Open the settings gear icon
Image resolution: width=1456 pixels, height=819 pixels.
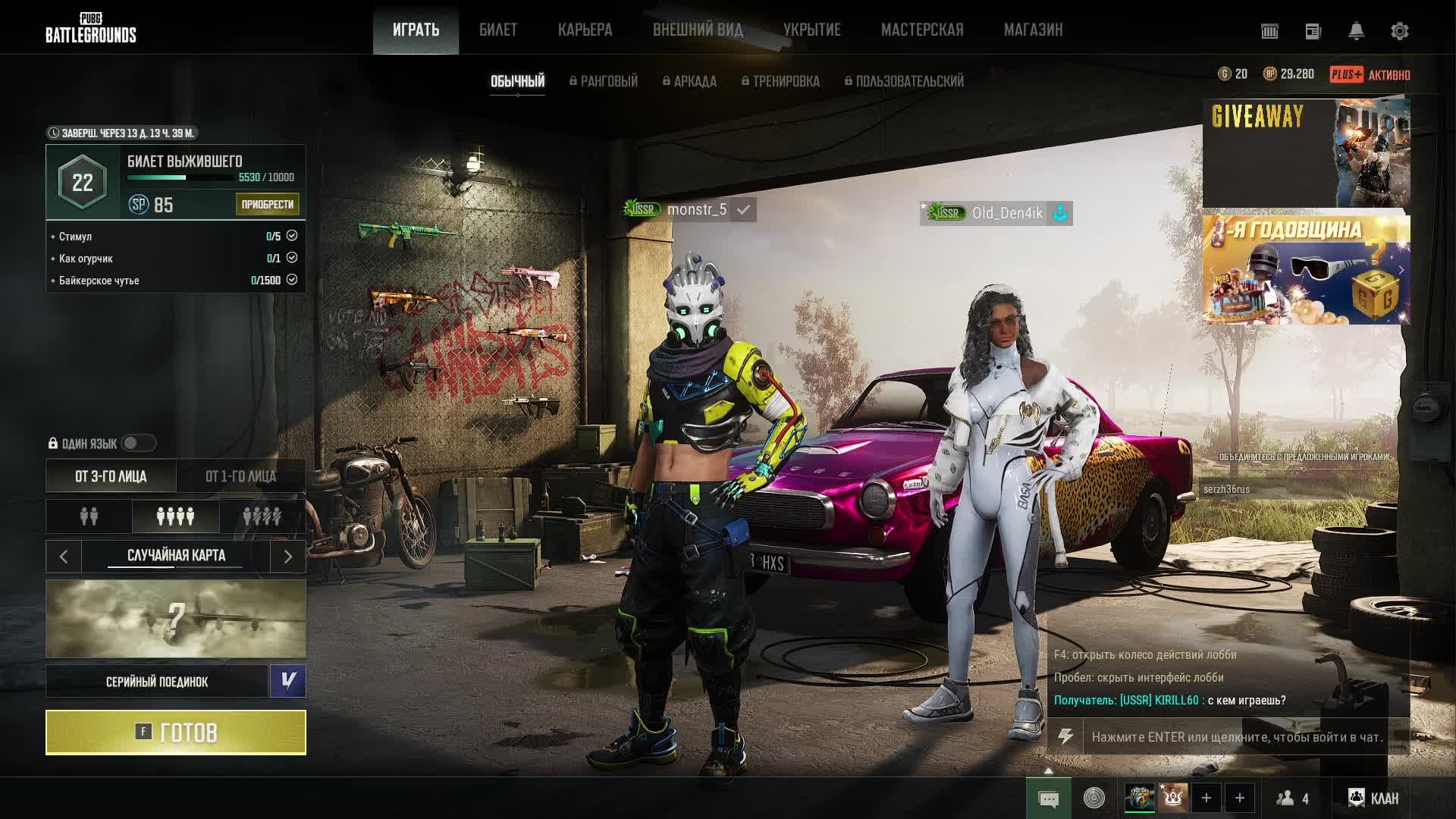click(x=1399, y=31)
